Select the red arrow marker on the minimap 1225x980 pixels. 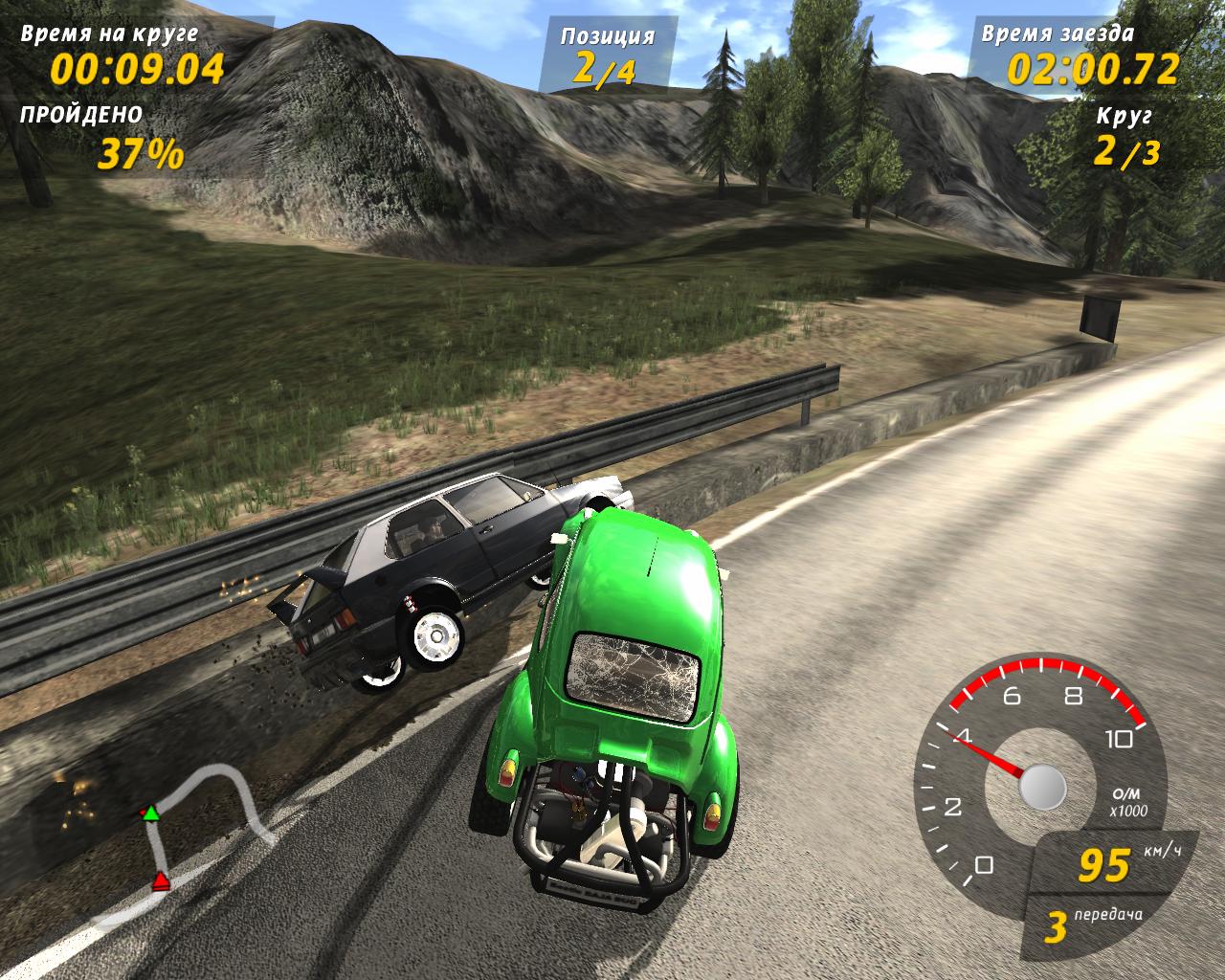[x=161, y=880]
